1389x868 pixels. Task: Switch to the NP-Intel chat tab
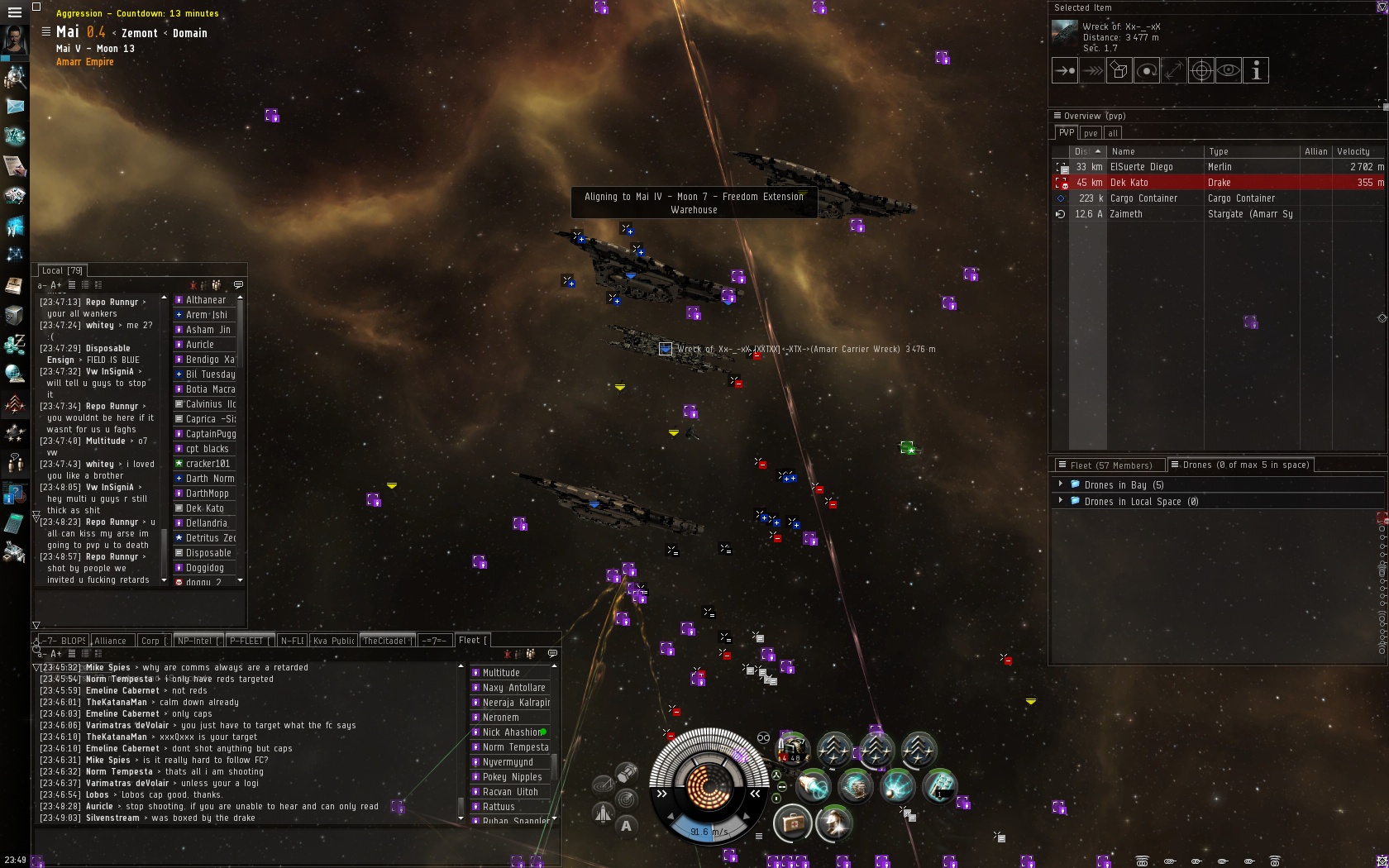click(x=196, y=641)
